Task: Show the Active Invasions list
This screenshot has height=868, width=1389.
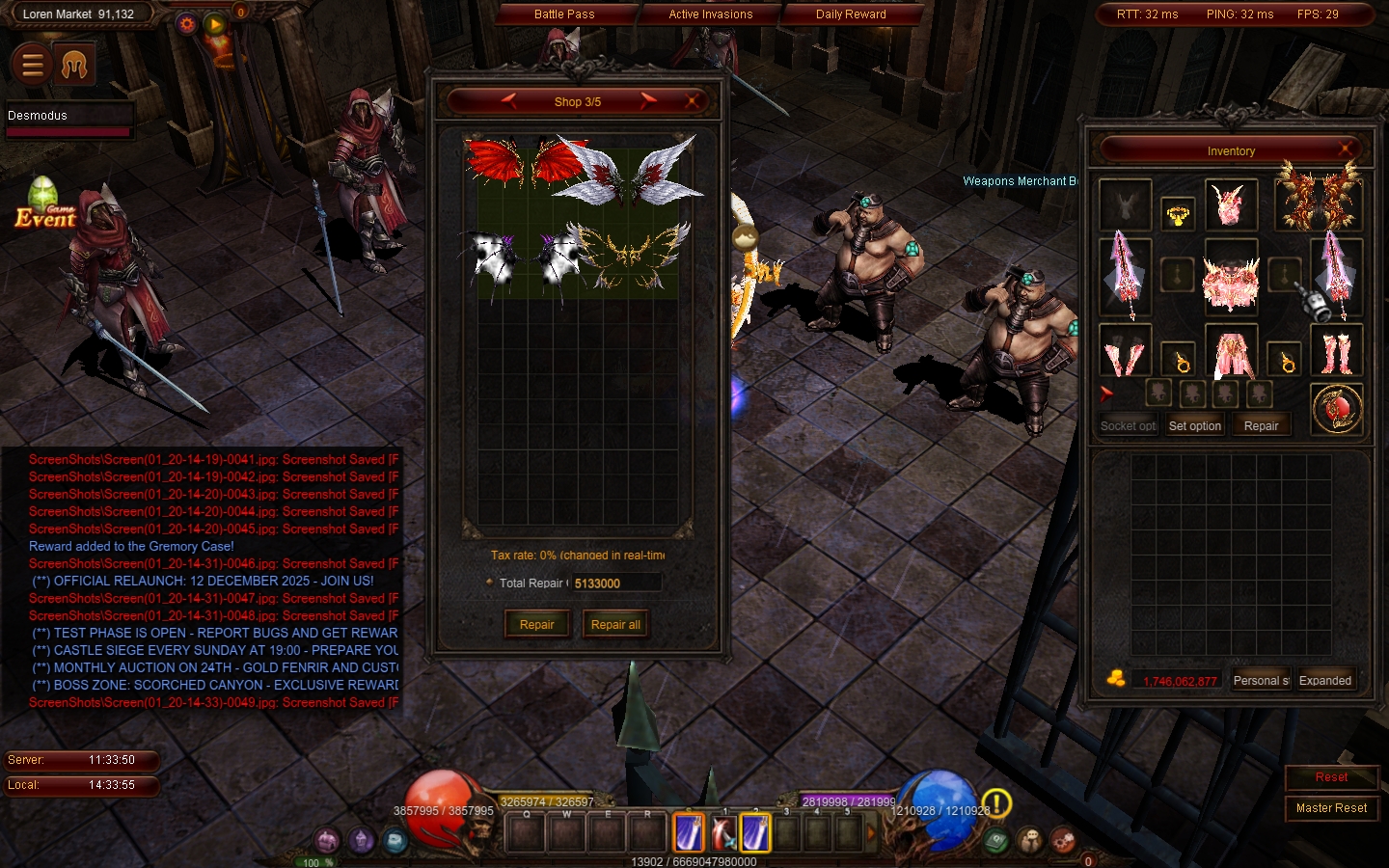Action: [710, 14]
